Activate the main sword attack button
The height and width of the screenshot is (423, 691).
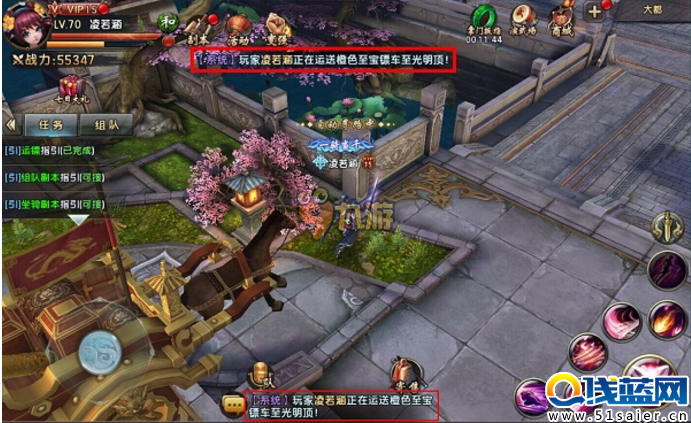pyautogui.click(x=667, y=227)
